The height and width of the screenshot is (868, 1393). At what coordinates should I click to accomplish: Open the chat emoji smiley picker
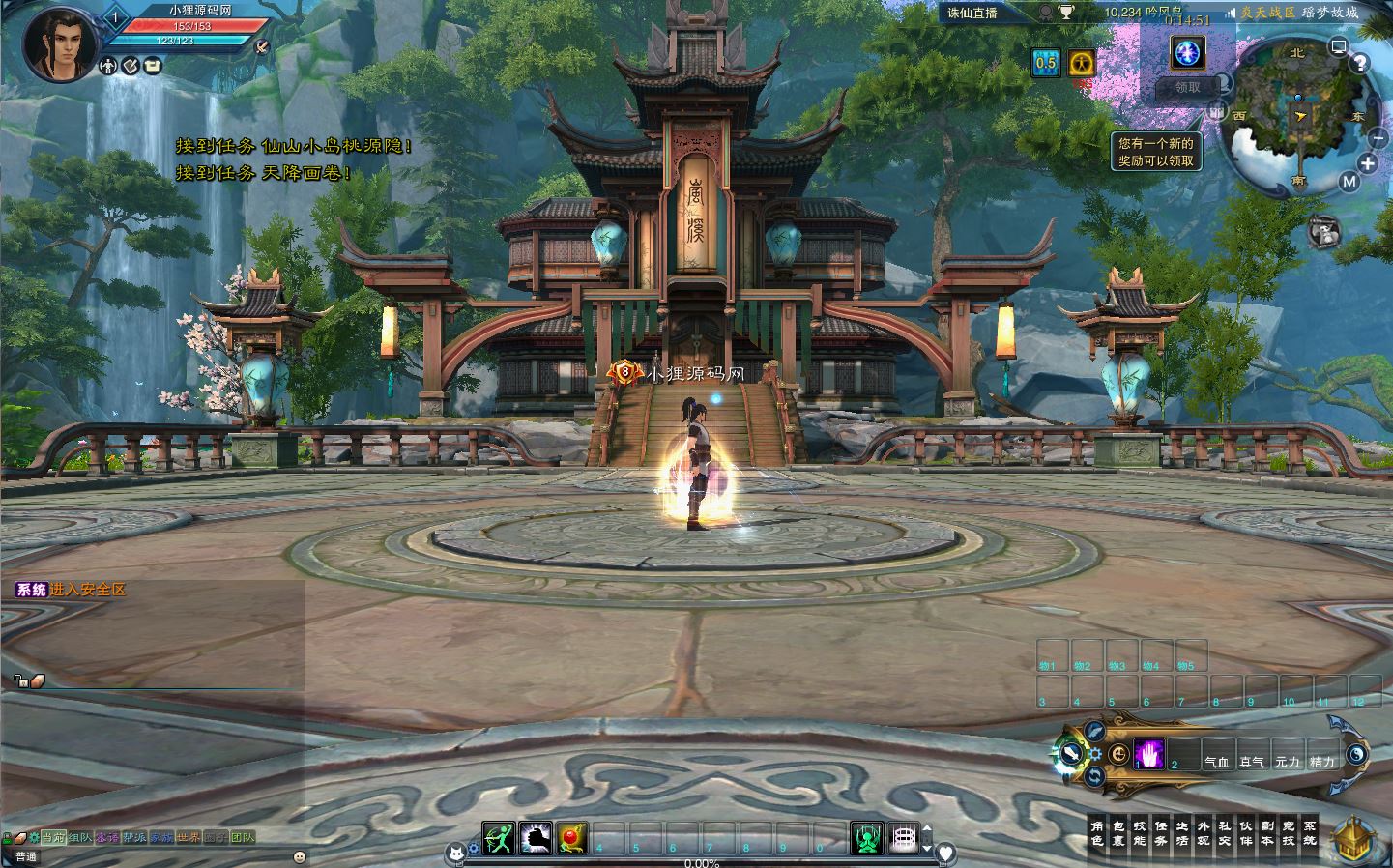coord(300,856)
